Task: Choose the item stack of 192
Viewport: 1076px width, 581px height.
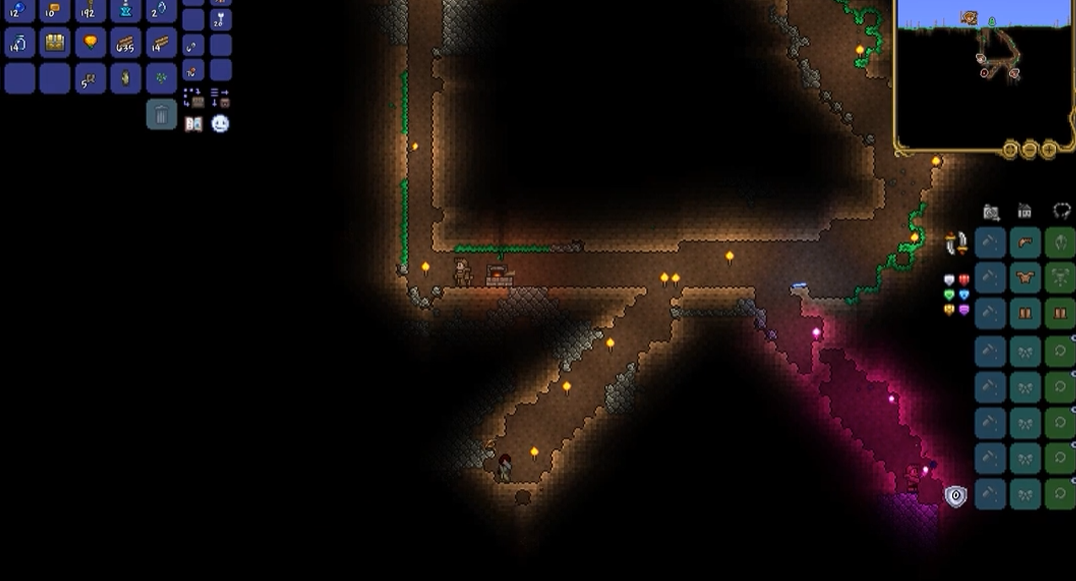Action: [x=90, y=11]
